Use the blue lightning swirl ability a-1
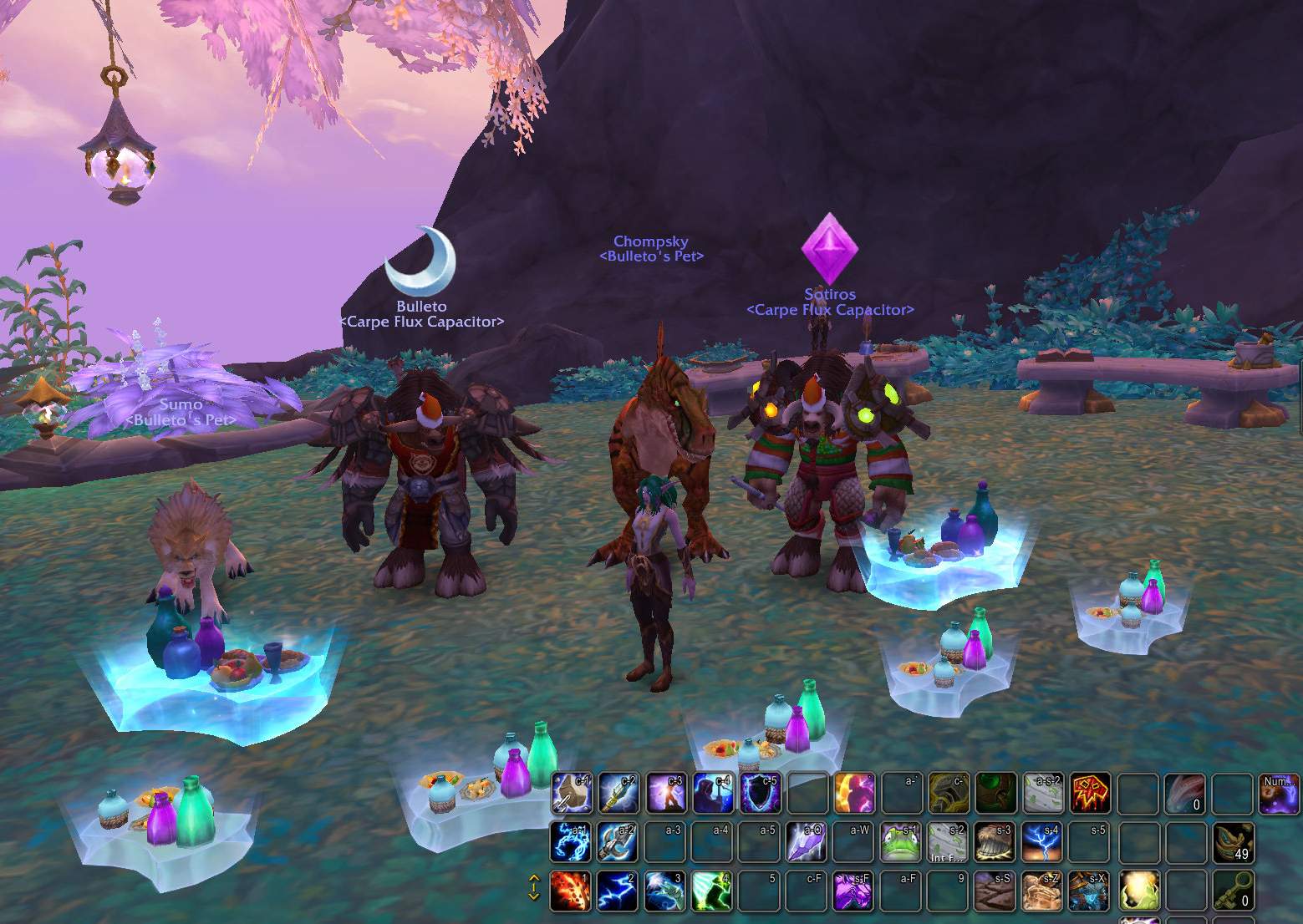This screenshot has width=1303, height=924. pyautogui.click(x=571, y=841)
